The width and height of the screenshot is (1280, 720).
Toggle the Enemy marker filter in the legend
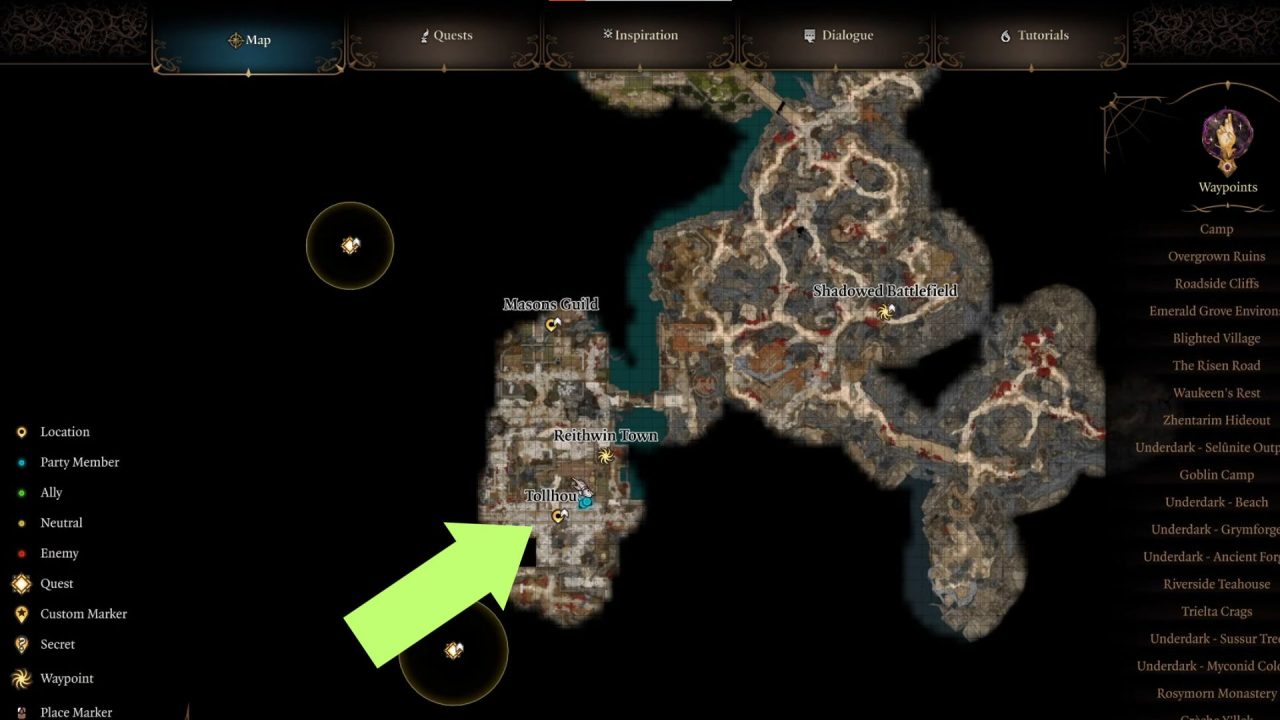click(x=20, y=553)
